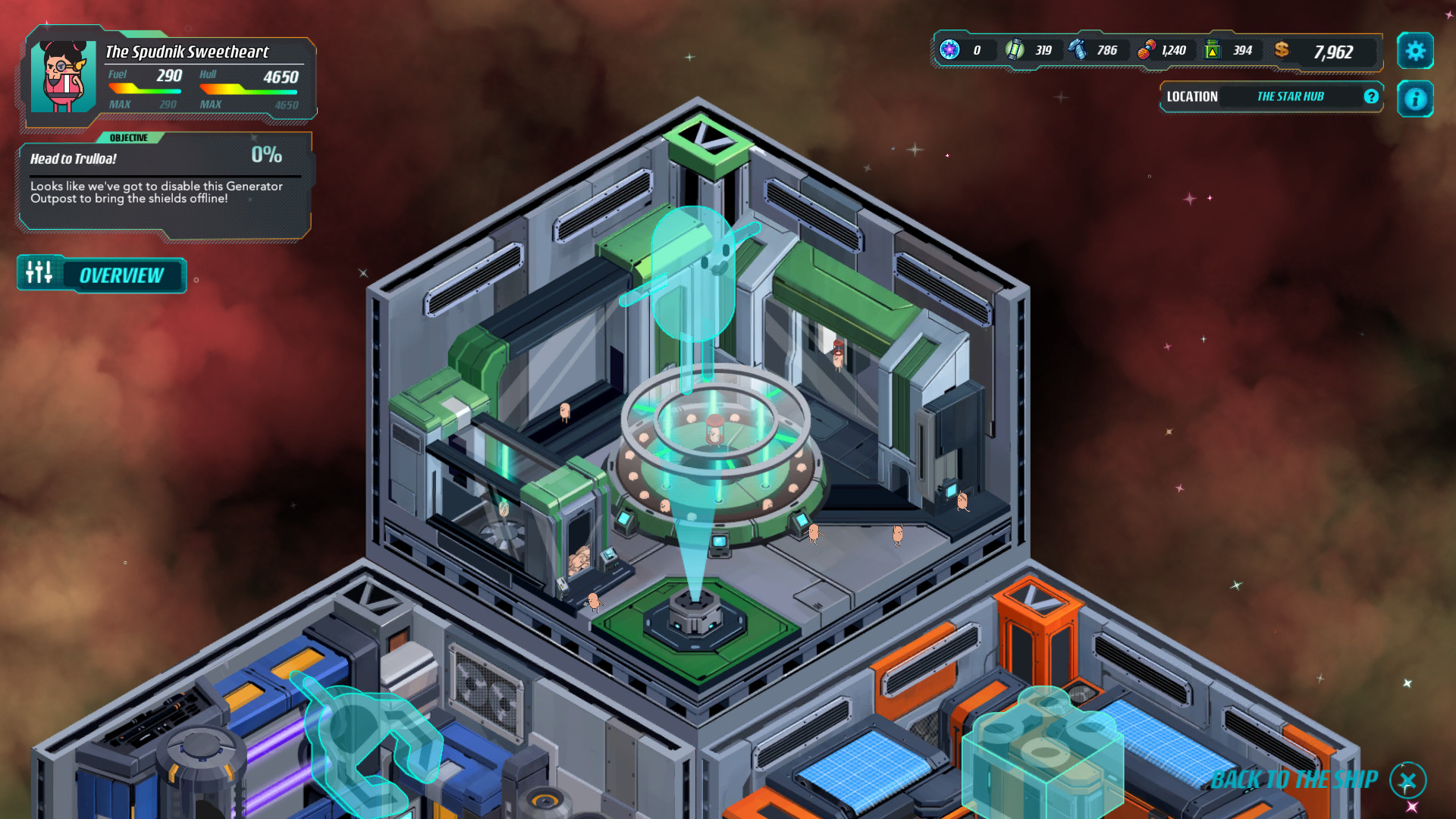Image resolution: width=1456 pixels, height=819 pixels.
Task: Select the green canister resource icon
Action: point(1213,50)
